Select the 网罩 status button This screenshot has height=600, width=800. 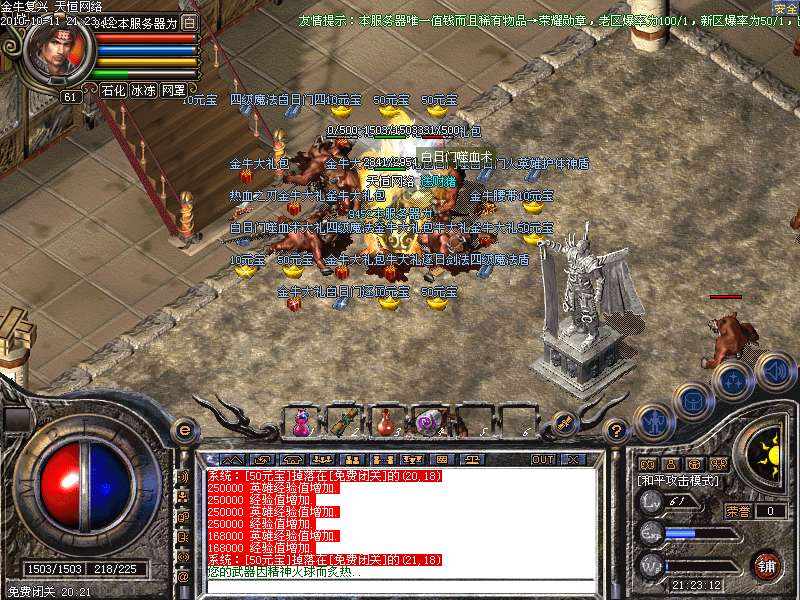(173, 90)
